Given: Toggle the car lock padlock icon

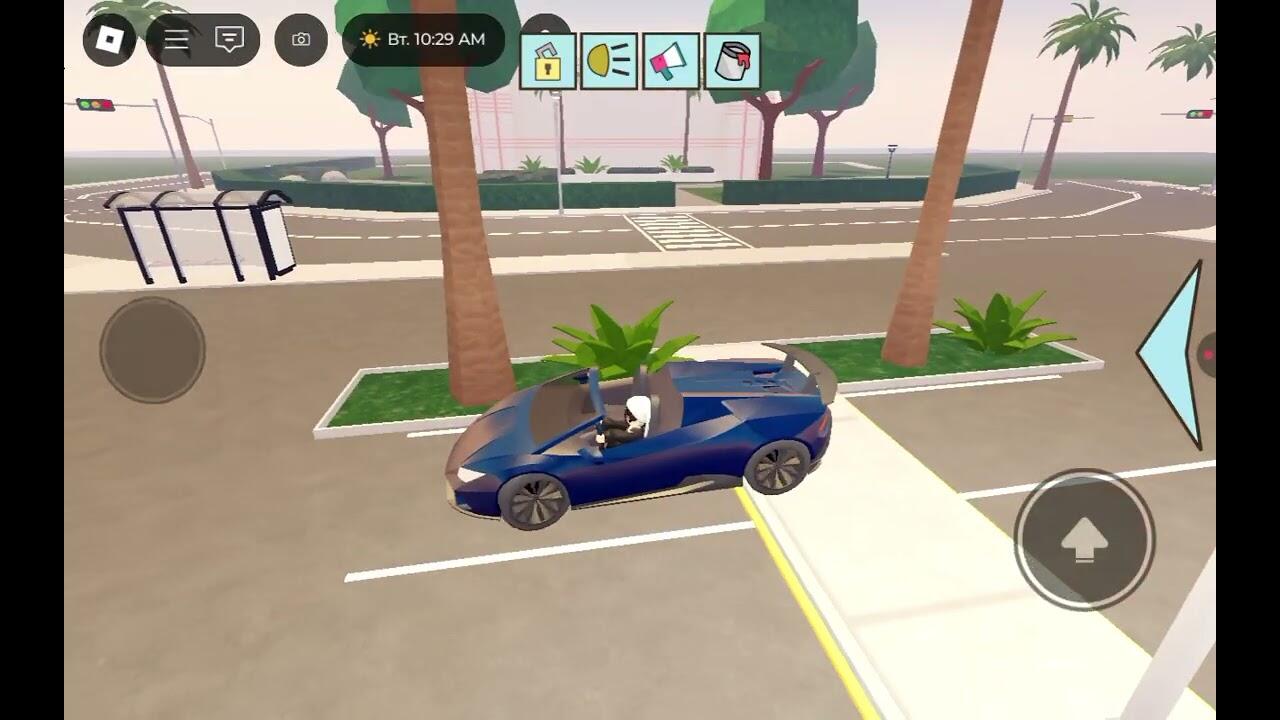Looking at the screenshot, I should [x=547, y=62].
